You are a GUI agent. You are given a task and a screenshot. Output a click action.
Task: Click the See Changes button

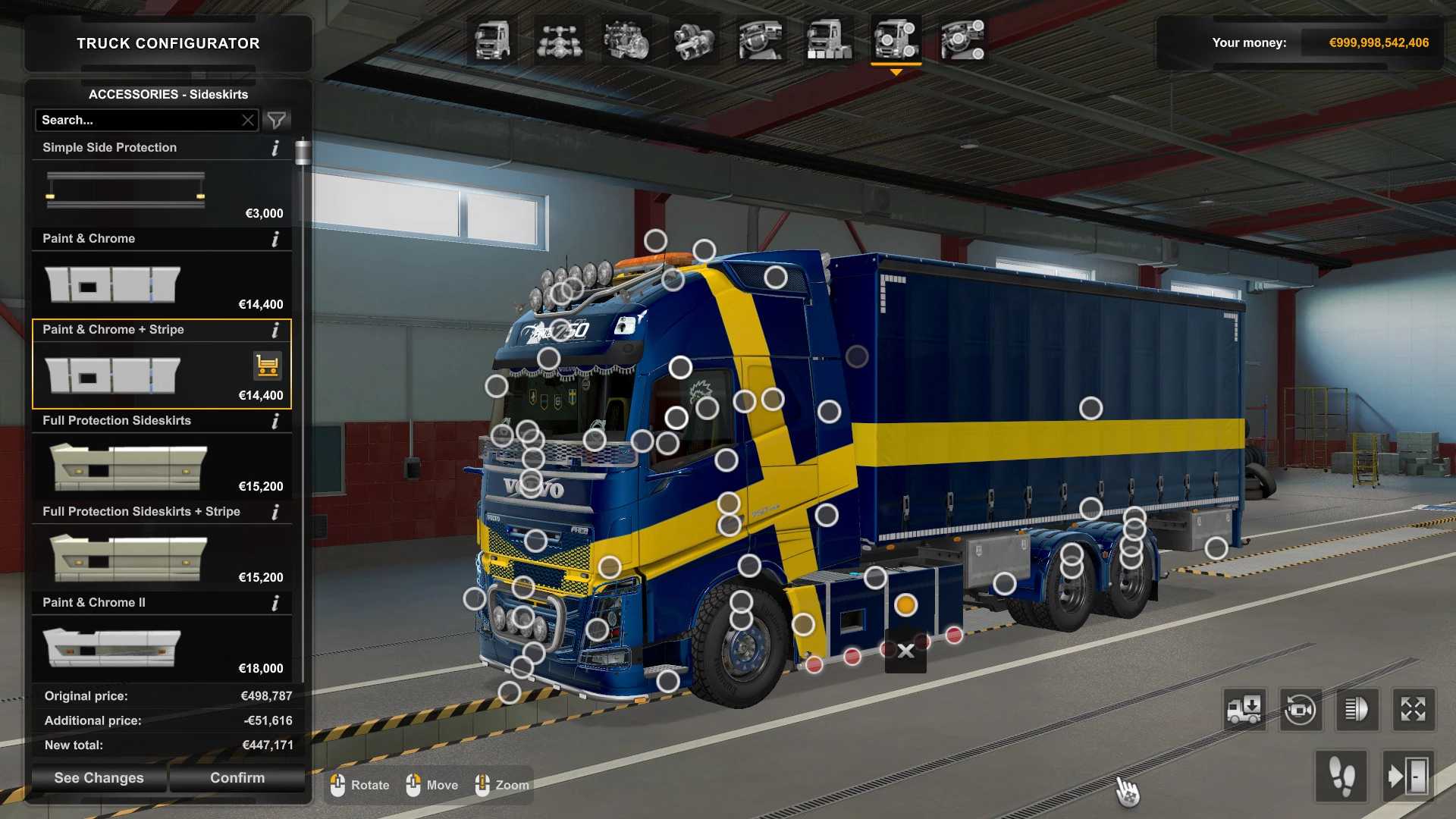[98, 777]
